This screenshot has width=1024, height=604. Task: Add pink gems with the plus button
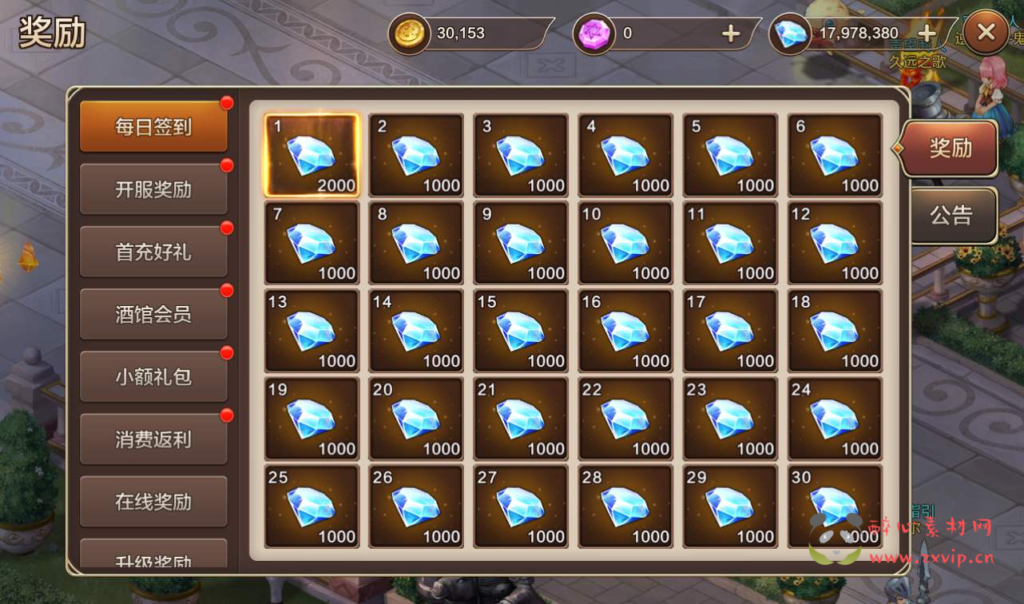(x=731, y=33)
